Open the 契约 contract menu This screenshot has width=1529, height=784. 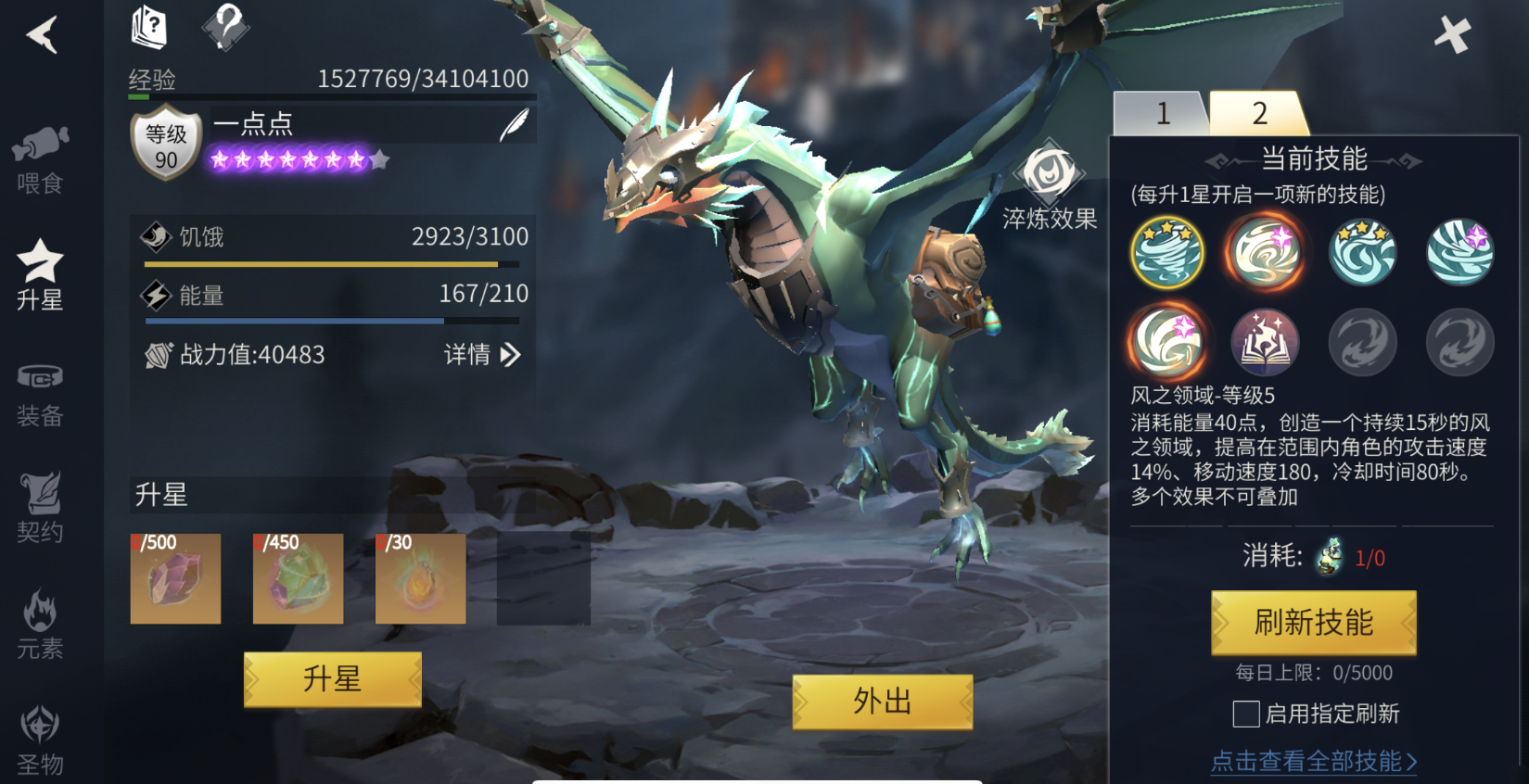coord(40,508)
